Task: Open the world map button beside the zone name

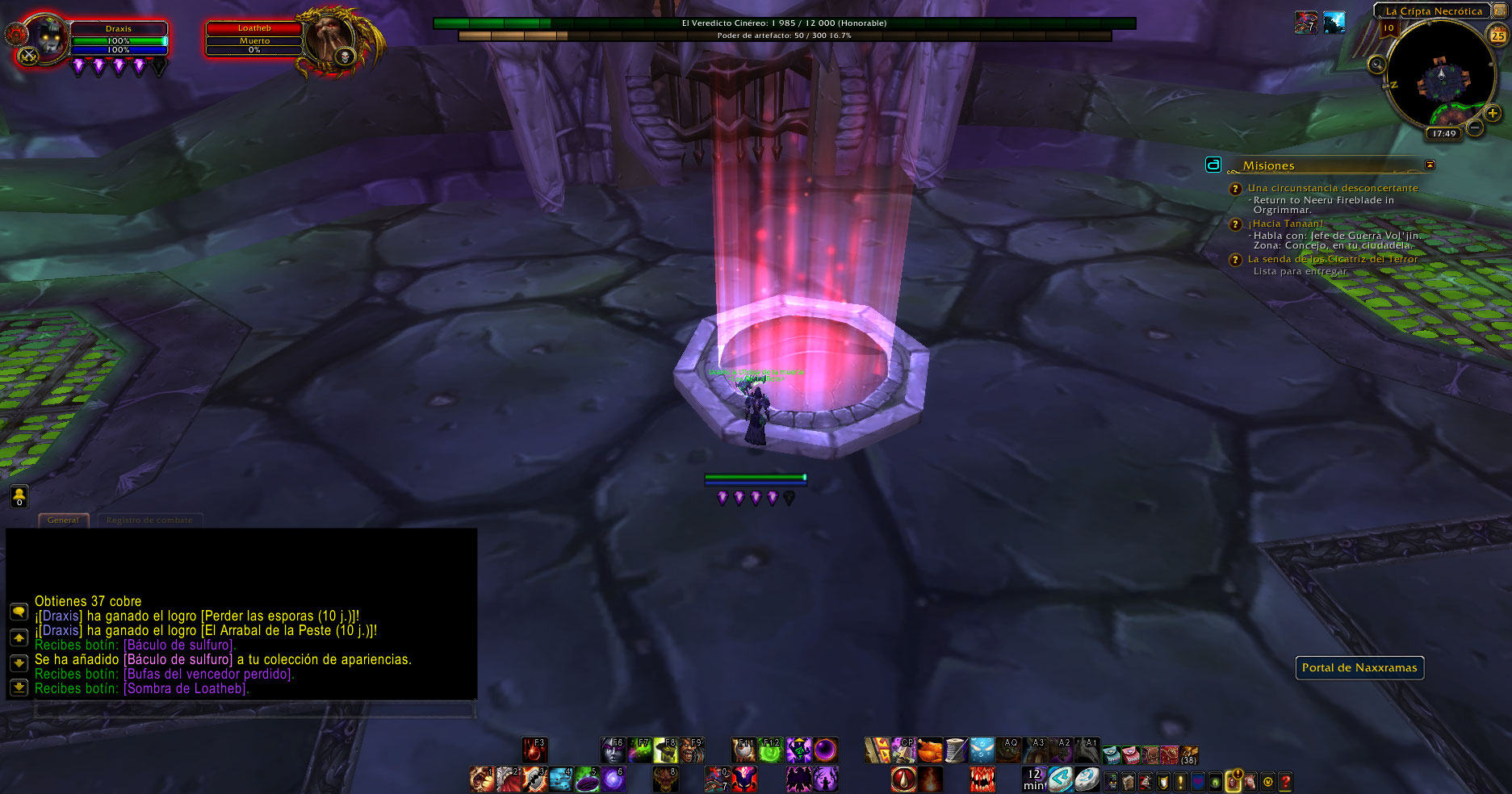Action: pyautogui.click(x=1498, y=10)
